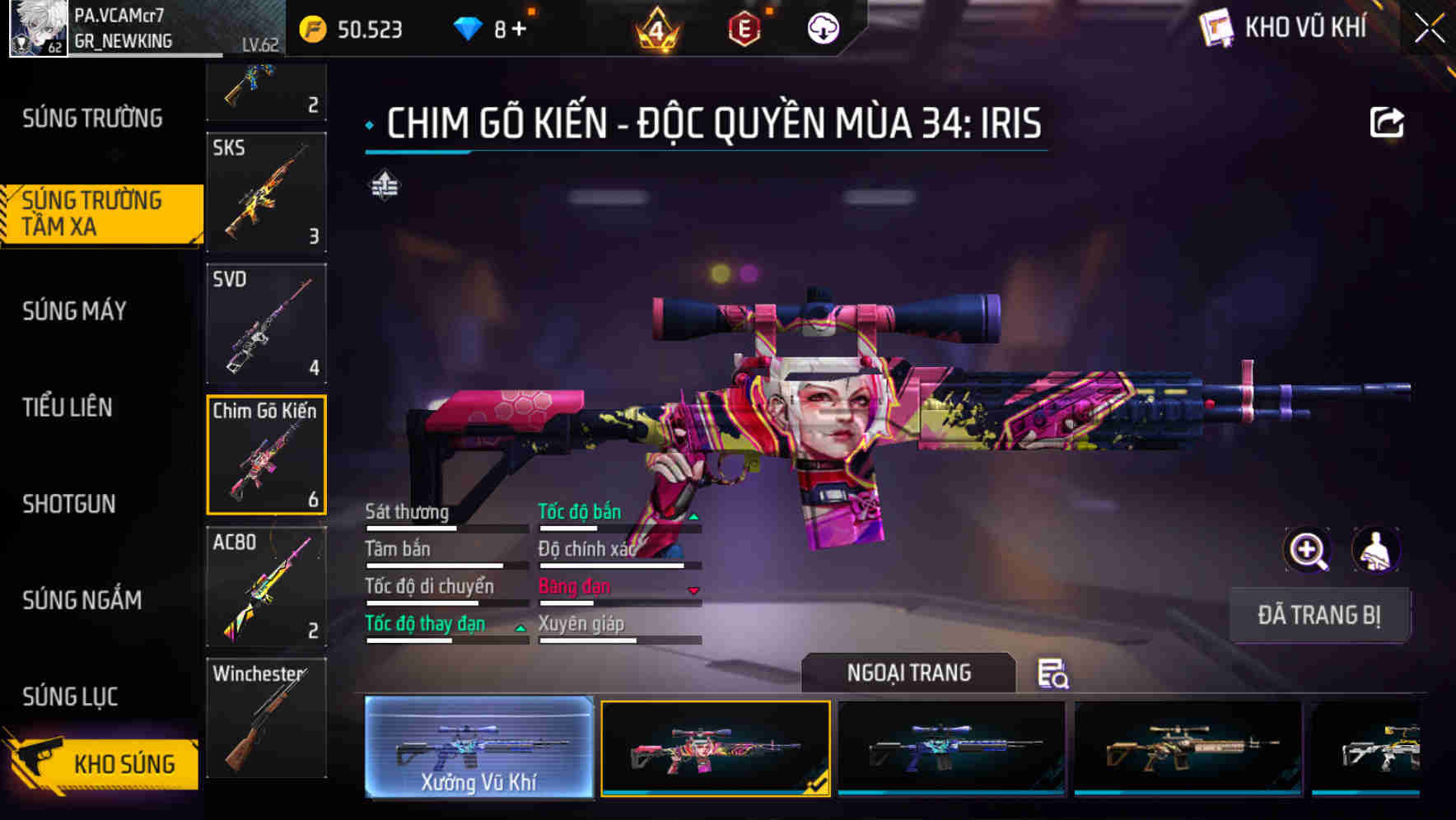This screenshot has width=1456, height=820.
Task: Zoom the weapon with the magnifier icon
Action: [x=1308, y=550]
